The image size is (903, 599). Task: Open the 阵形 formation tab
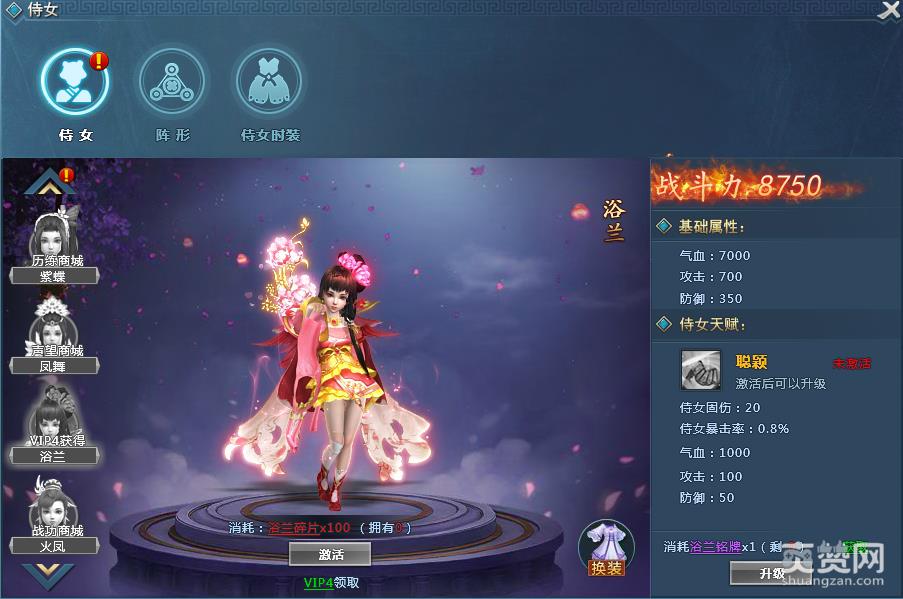[172, 83]
